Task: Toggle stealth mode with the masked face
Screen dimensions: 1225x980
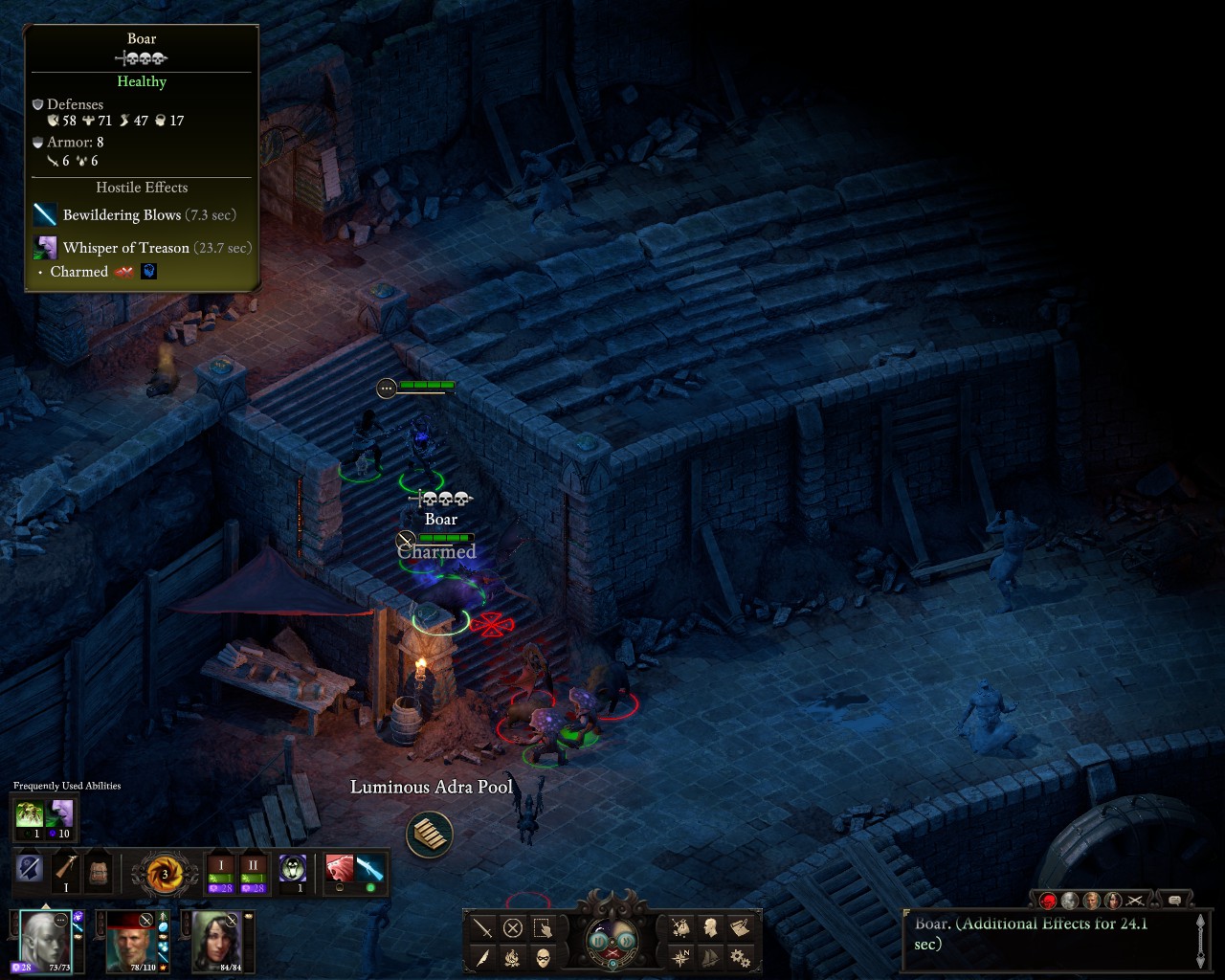Action: pyautogui.click(x=543, y=957)
